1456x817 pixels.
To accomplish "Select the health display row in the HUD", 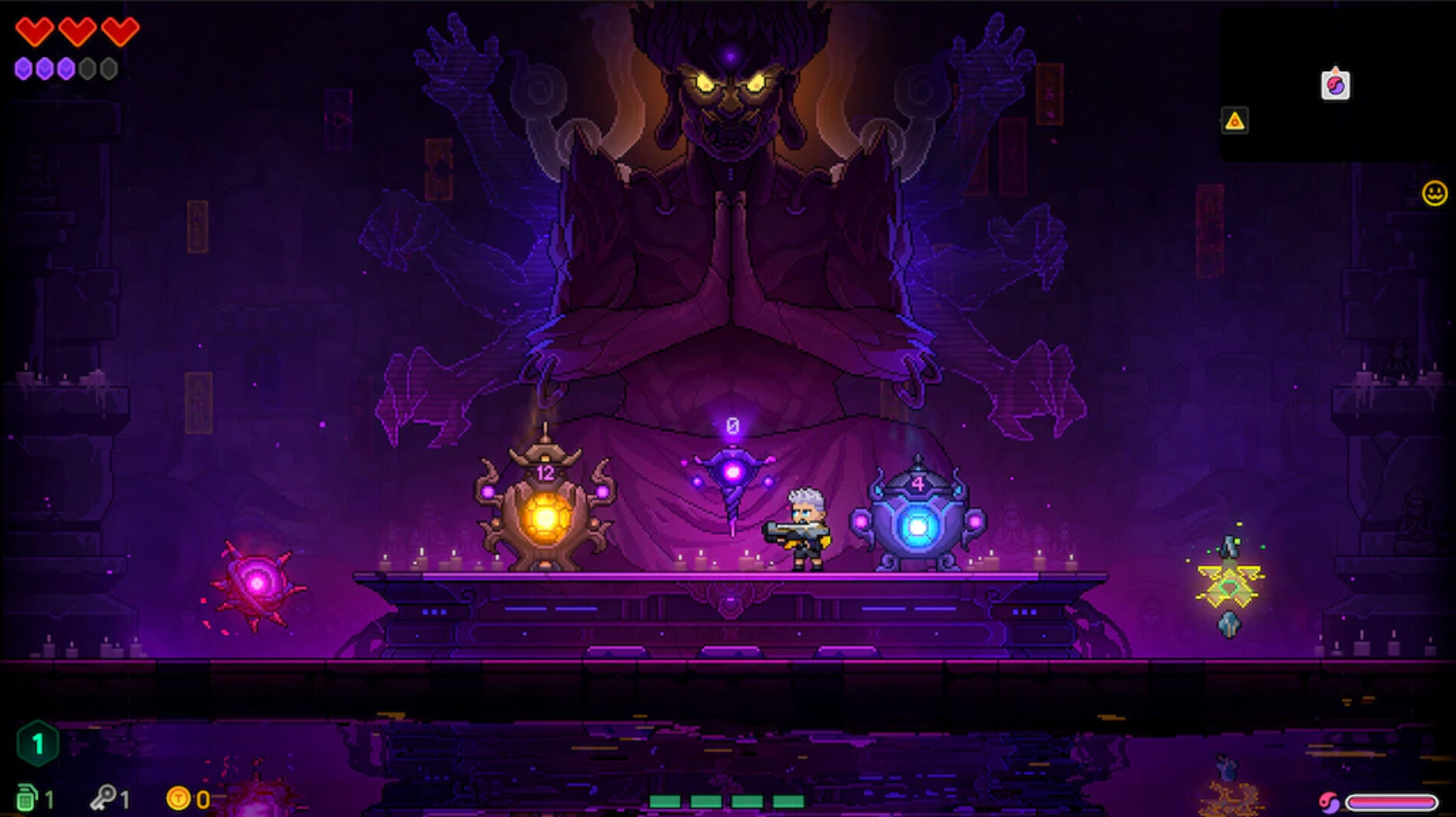I will tap(77, 31).
